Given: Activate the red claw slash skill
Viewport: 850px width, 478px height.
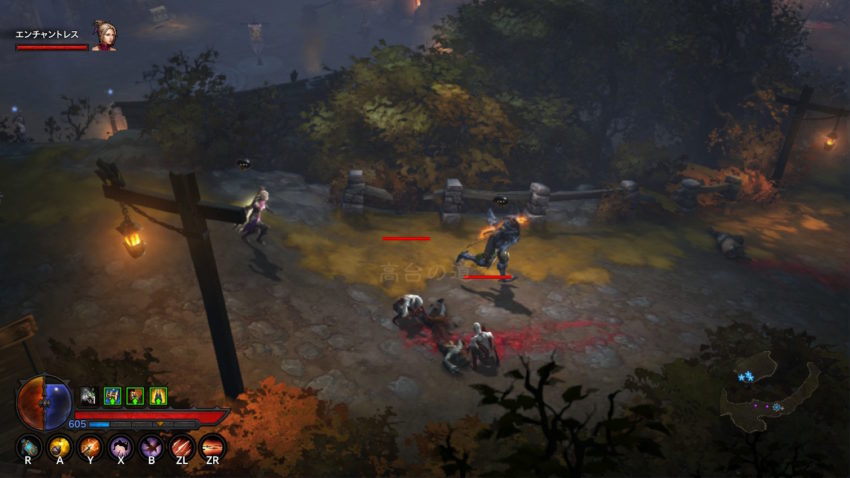Looking at the screenshot, I should [x=181, y=446].
